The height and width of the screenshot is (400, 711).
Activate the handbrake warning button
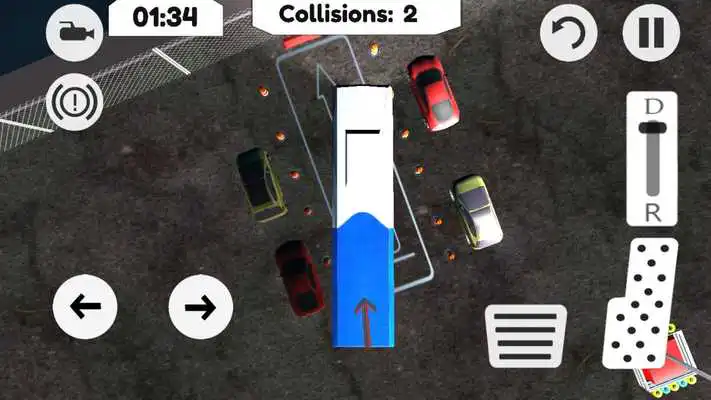(74, 104)
